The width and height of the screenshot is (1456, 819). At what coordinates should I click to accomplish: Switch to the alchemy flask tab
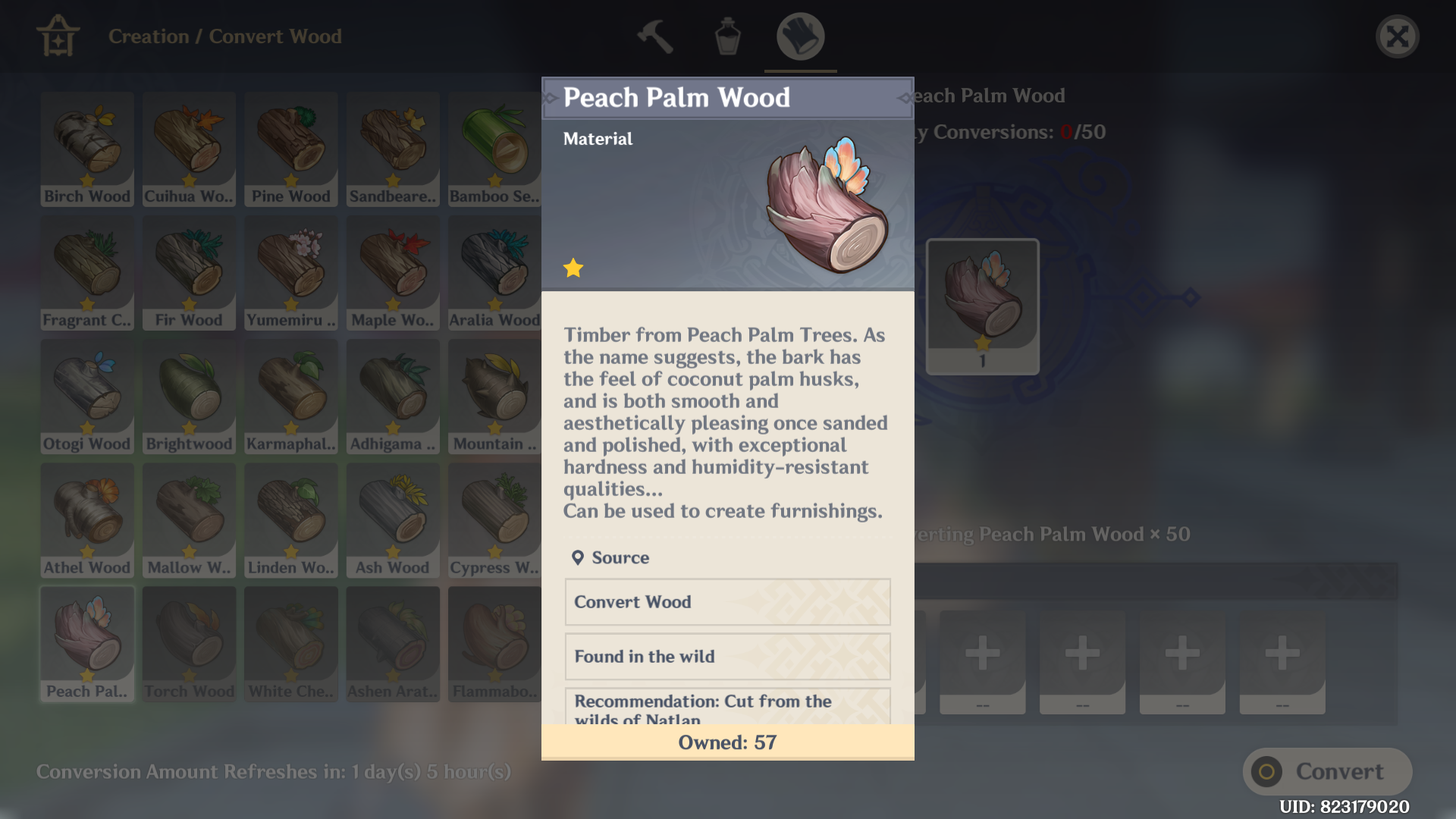tap(727, 36)
